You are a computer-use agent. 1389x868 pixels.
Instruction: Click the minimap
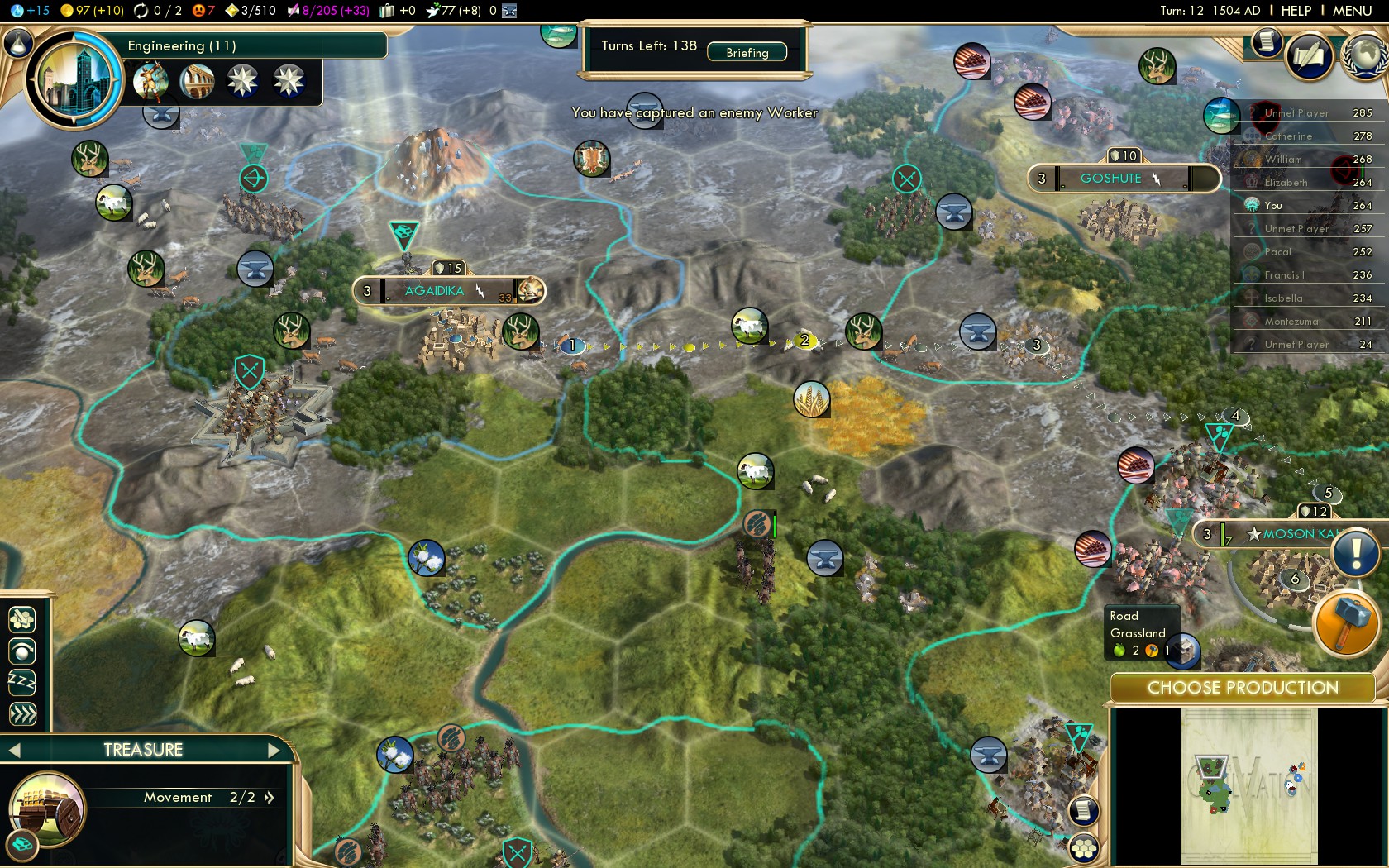click(1248, 785)
